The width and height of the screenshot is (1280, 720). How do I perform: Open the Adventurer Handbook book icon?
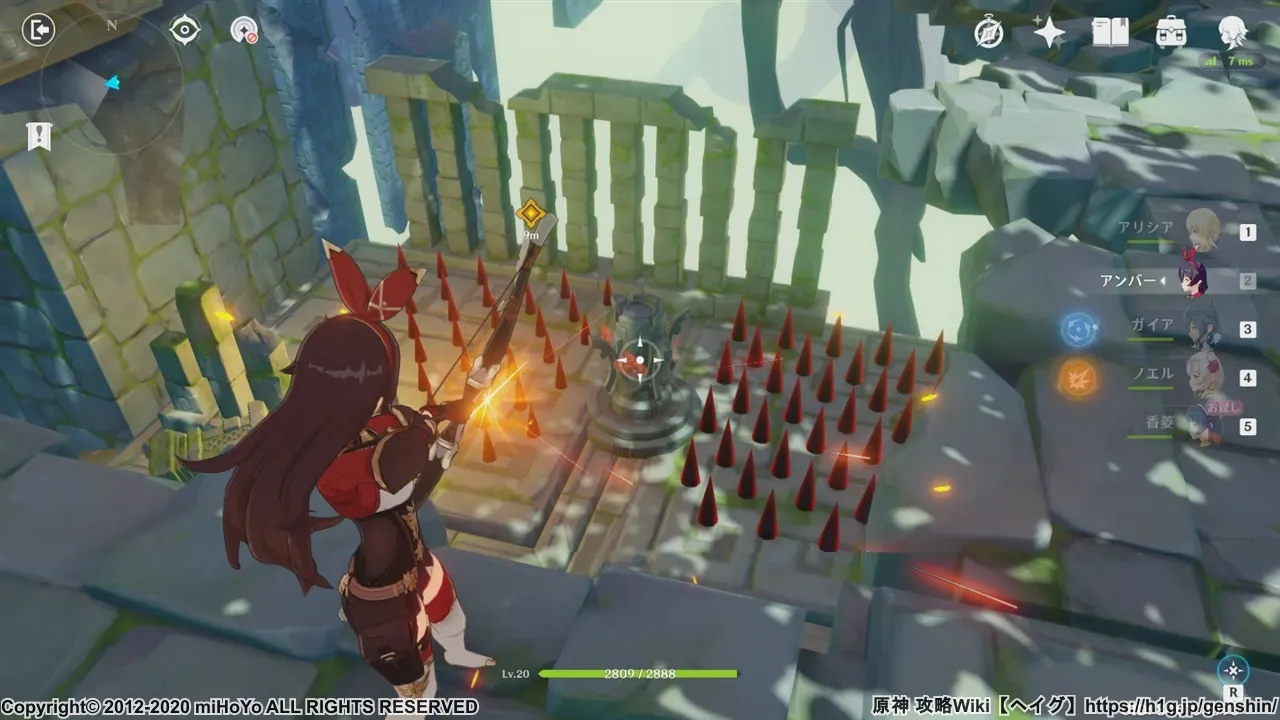tap(1110, 33)
